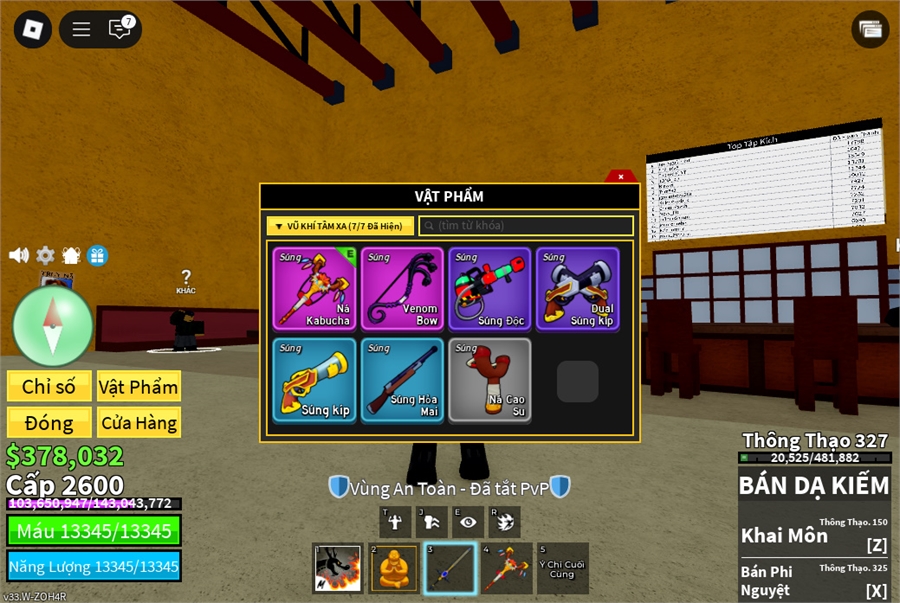Close the Vật Phẩm inventory window
900x603 pixels.
click(621, 177)
